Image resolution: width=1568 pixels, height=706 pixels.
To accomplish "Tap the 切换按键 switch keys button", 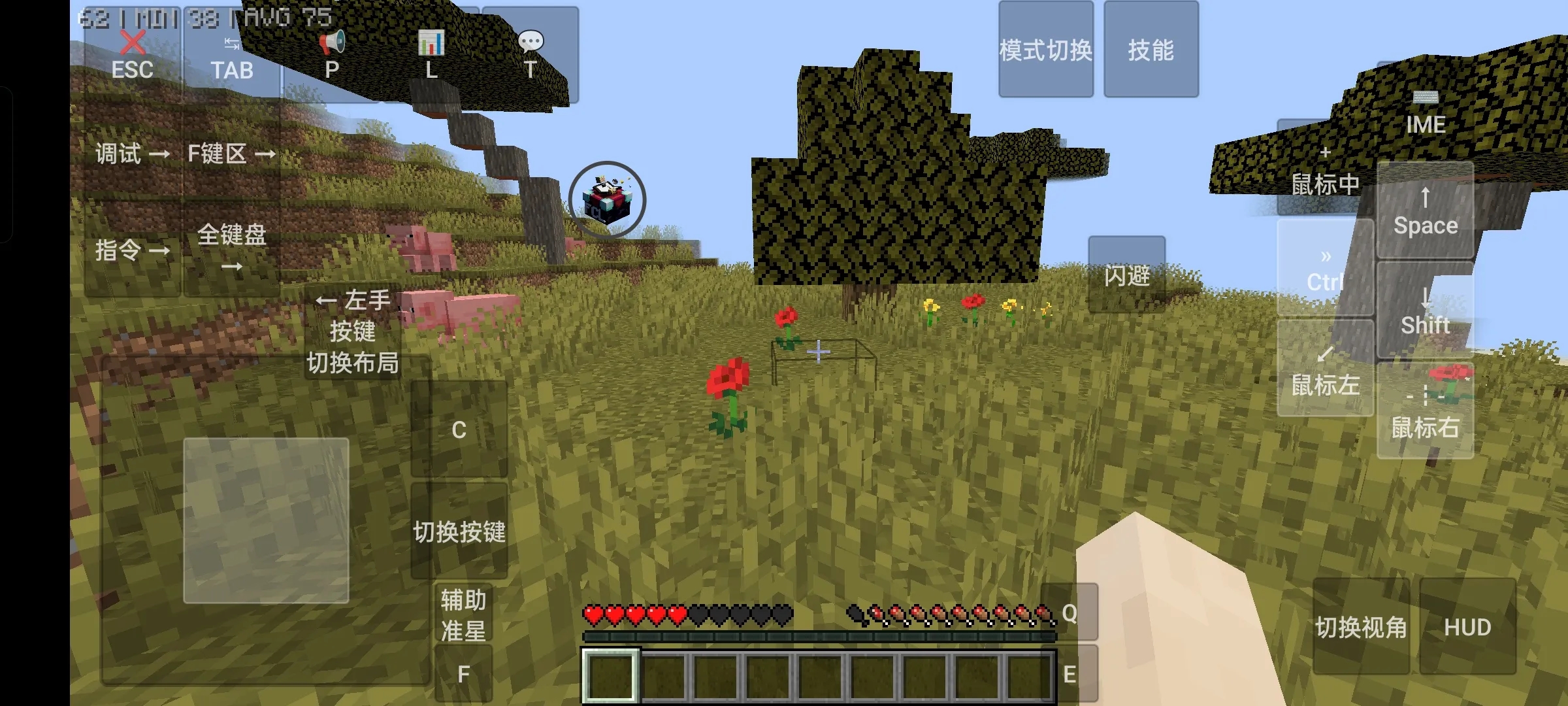I will 459,531.
